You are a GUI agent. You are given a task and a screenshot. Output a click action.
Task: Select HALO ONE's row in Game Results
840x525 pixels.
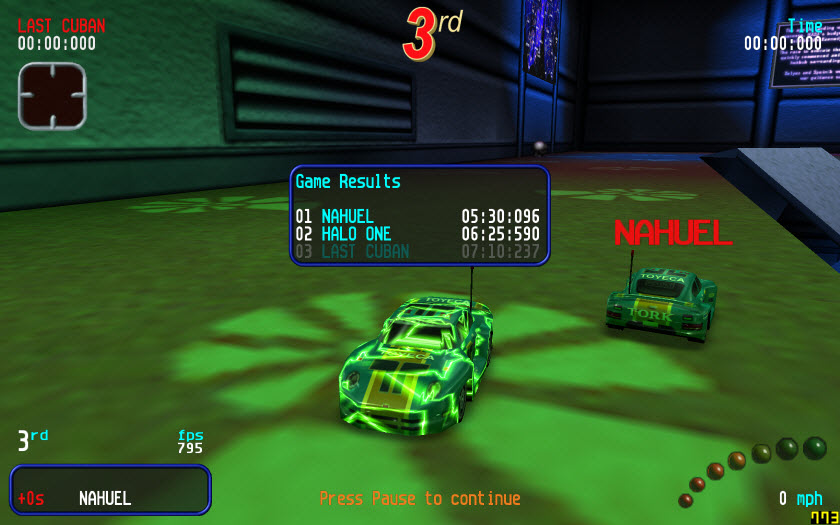click(x=418, y=234)
